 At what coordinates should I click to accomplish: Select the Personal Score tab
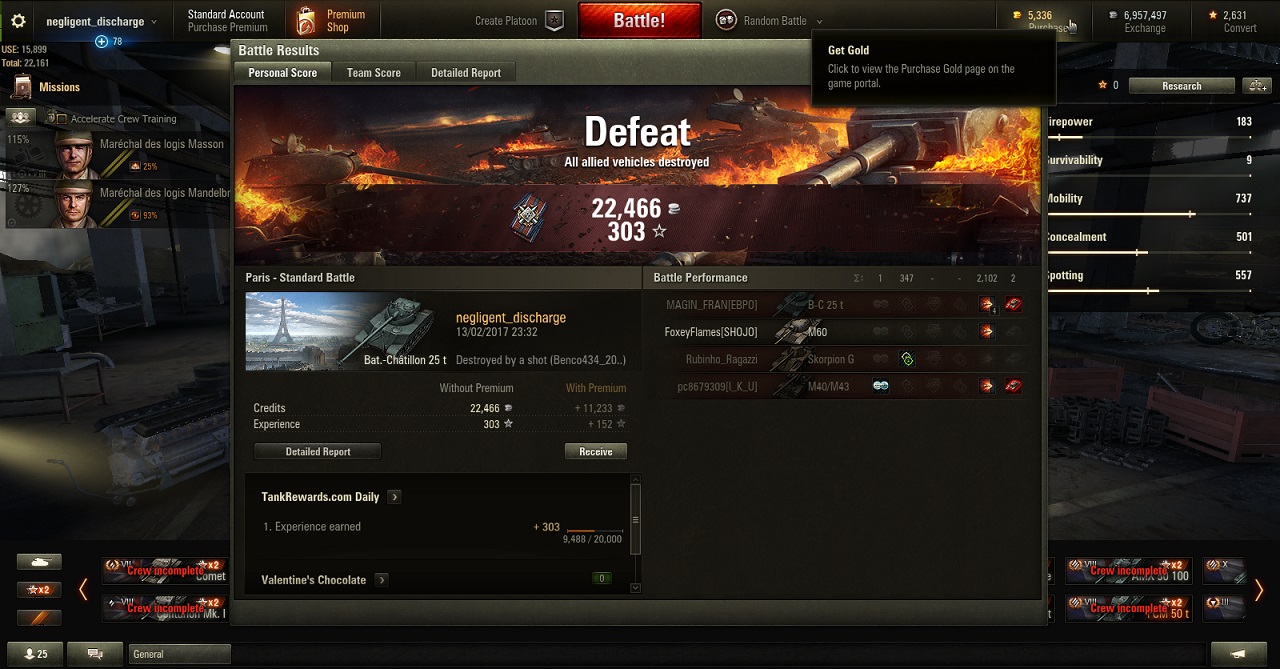point(282,73)
